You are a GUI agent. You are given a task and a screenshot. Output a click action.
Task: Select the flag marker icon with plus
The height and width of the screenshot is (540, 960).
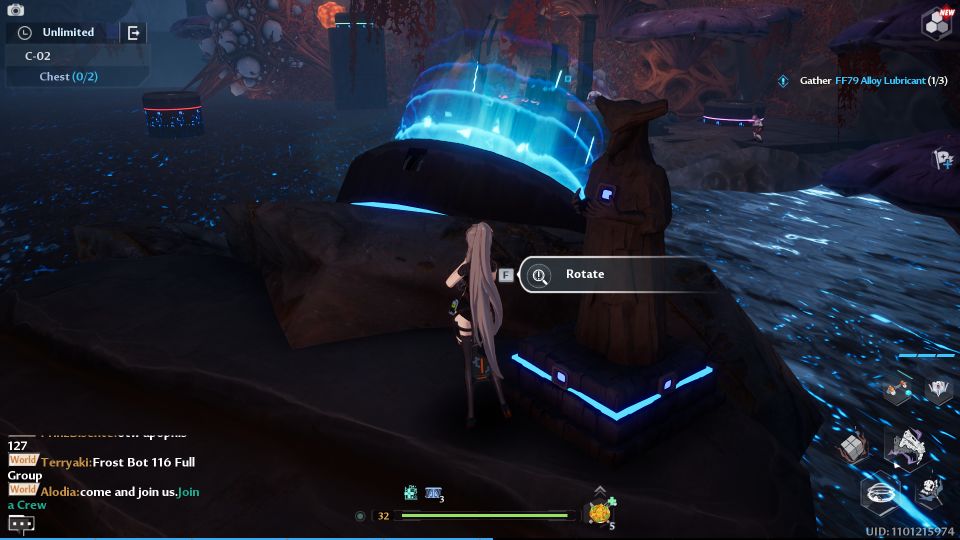942,159
